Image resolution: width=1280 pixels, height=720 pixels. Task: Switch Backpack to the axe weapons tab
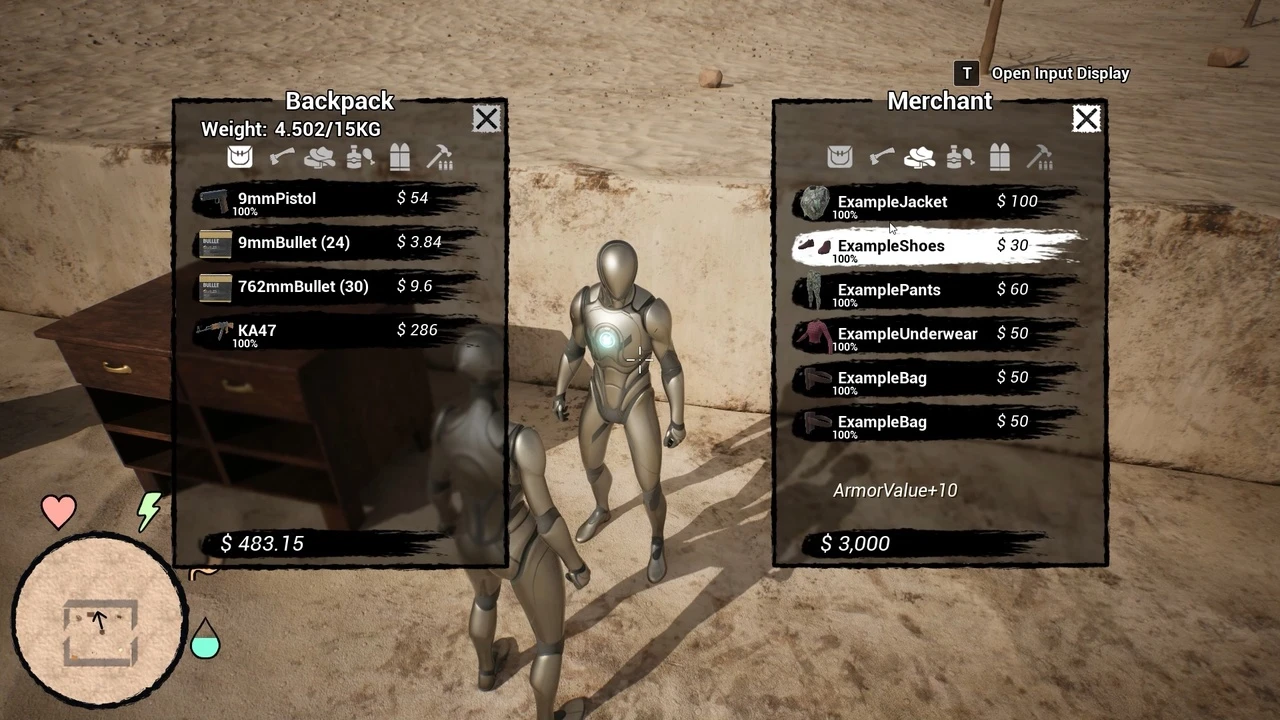point(281,157)
